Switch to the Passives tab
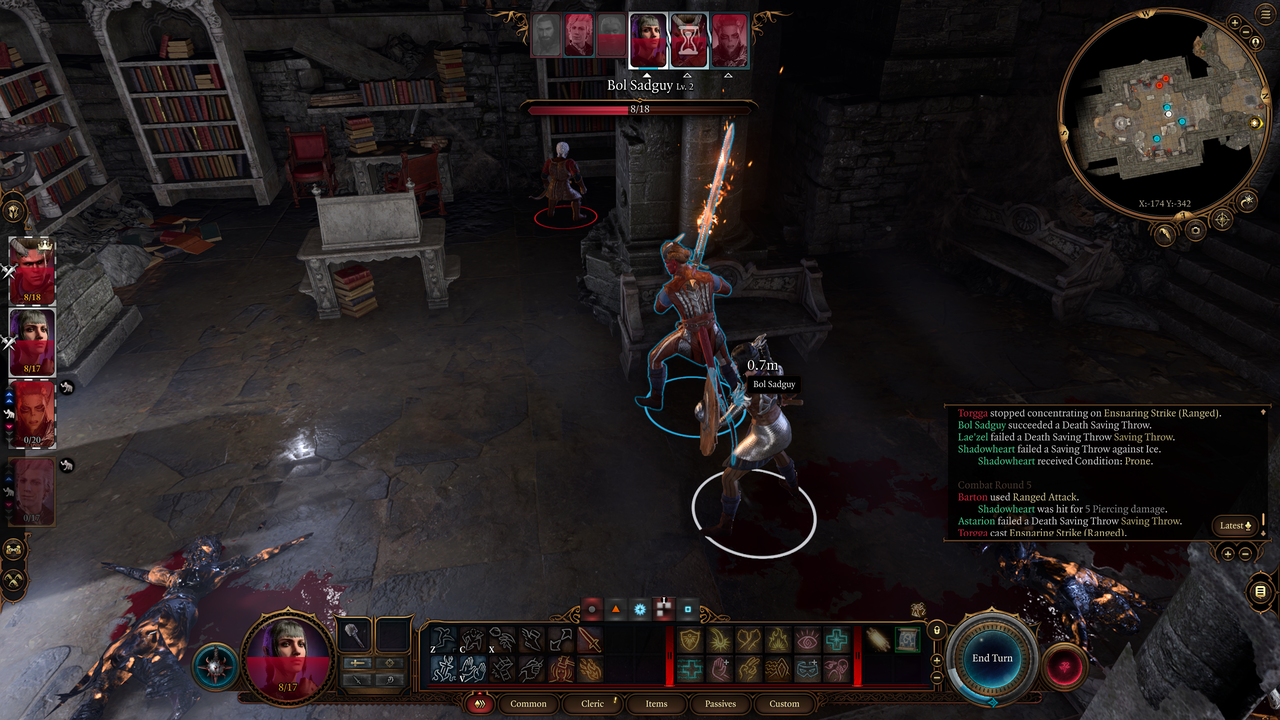The image size is (1280, 720). [720, 704]
